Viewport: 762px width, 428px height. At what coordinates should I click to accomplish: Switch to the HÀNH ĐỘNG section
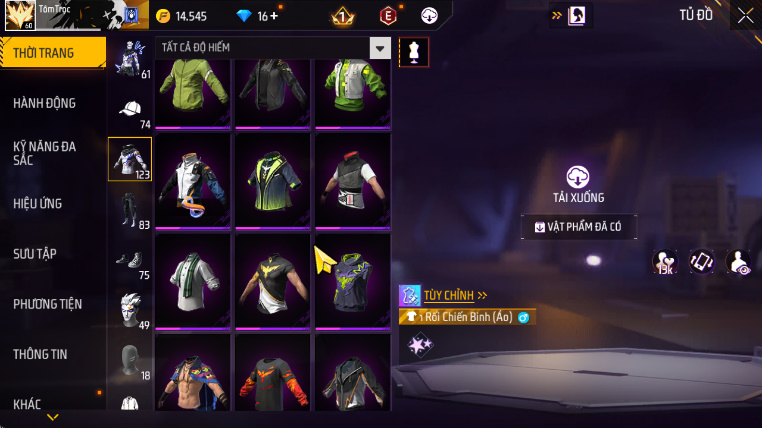click(45, 103)
